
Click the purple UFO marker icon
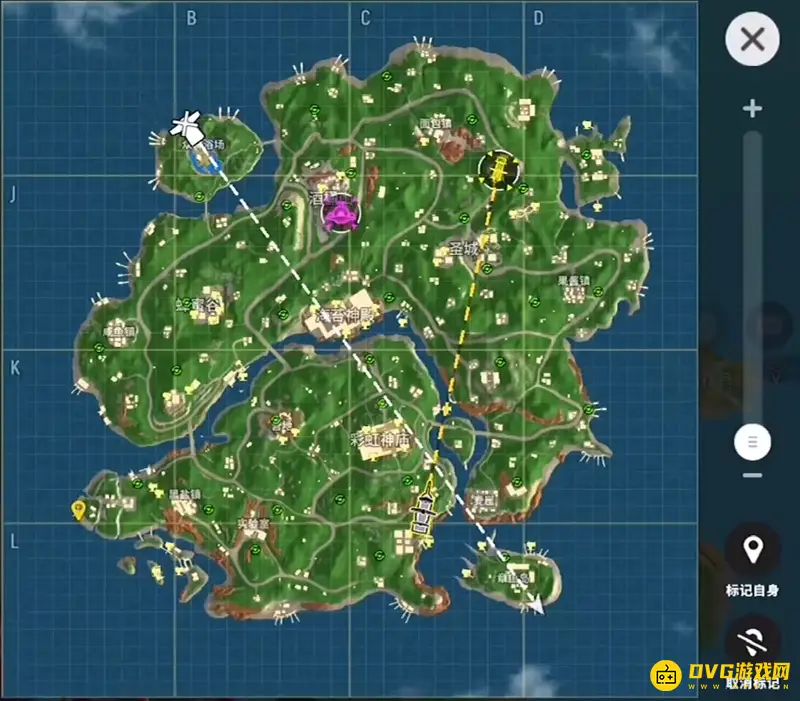tap(342, 213)
